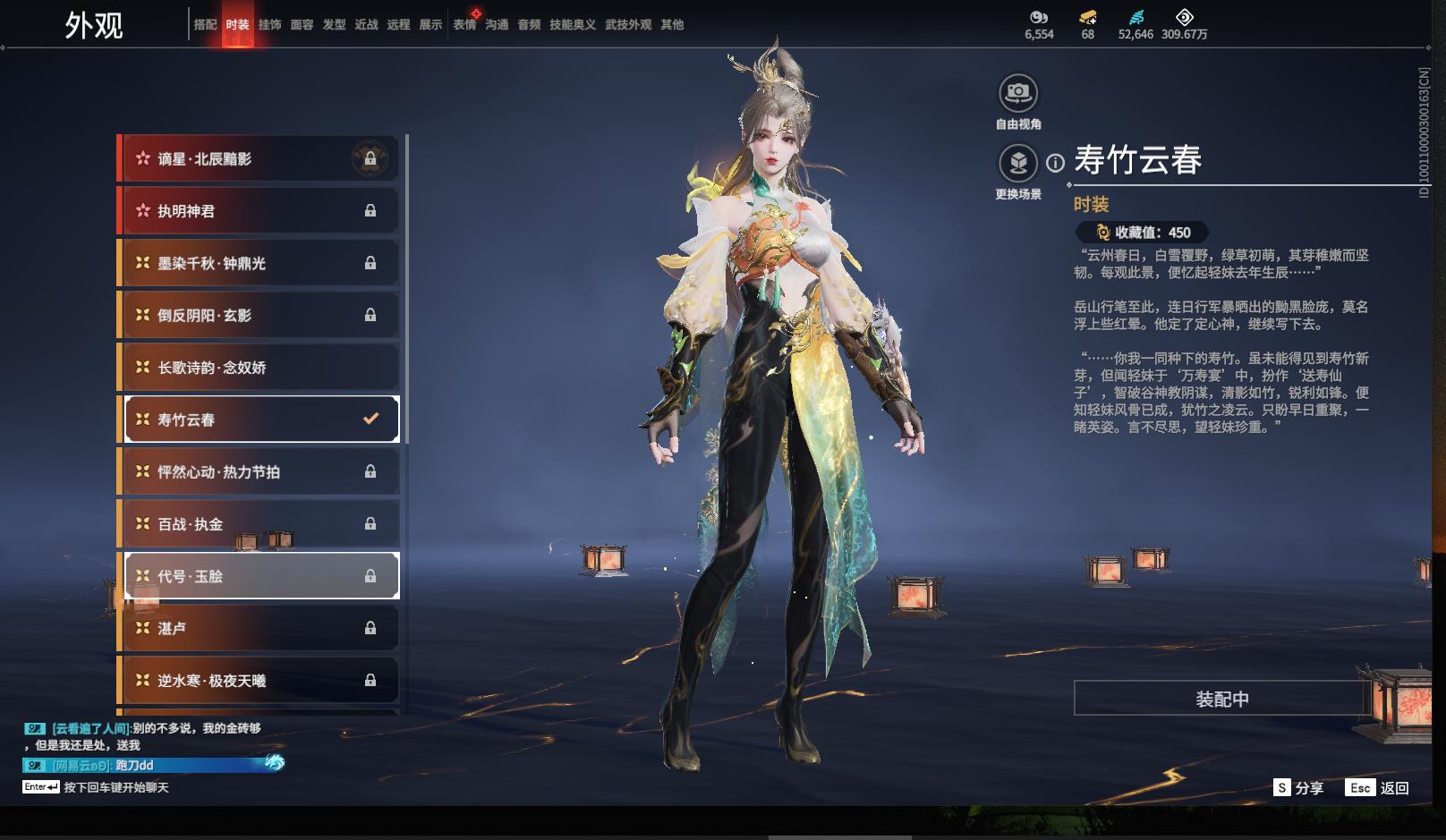Select the 发型 hairstyle tab
This screenshot has height=840, width=1446.
pos(334,25)
